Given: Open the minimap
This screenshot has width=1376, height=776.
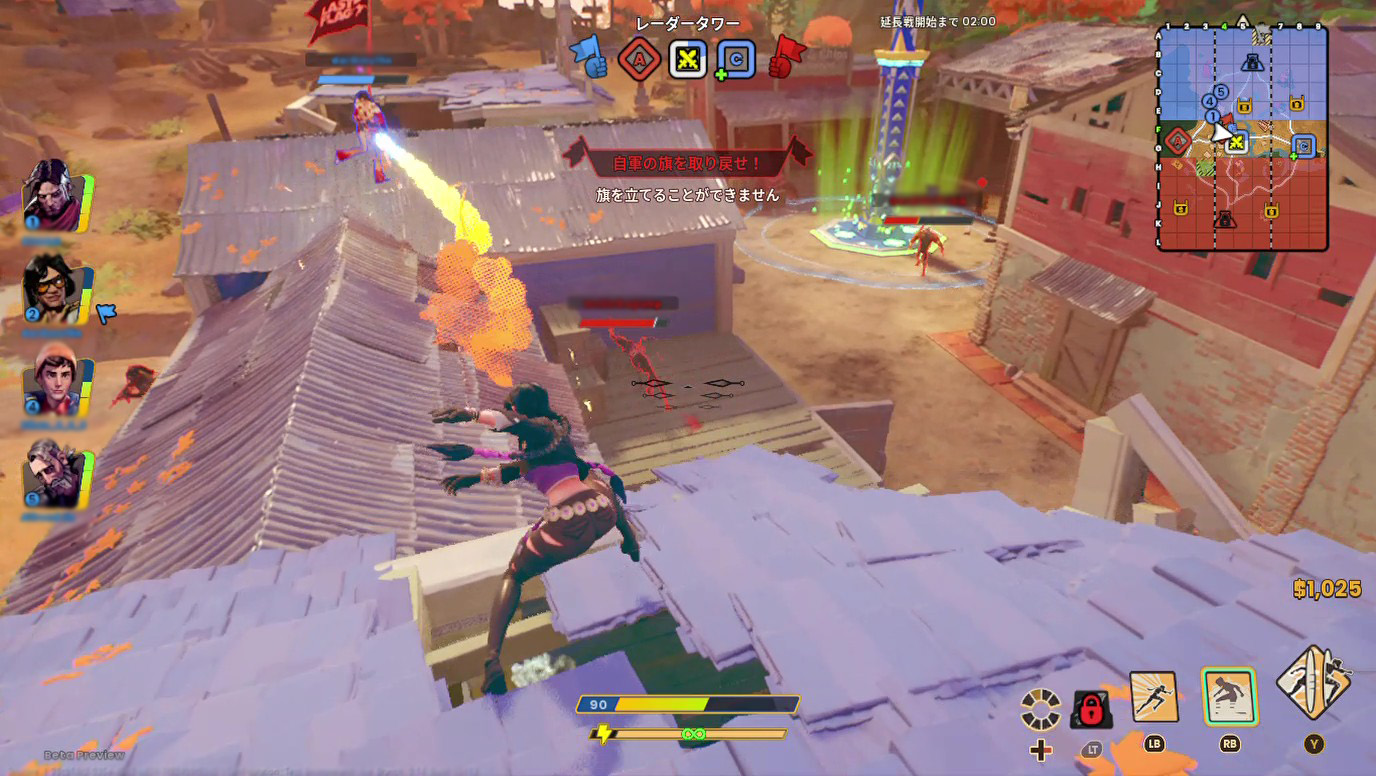Looking at the screenshot, I should (1242, 138).
